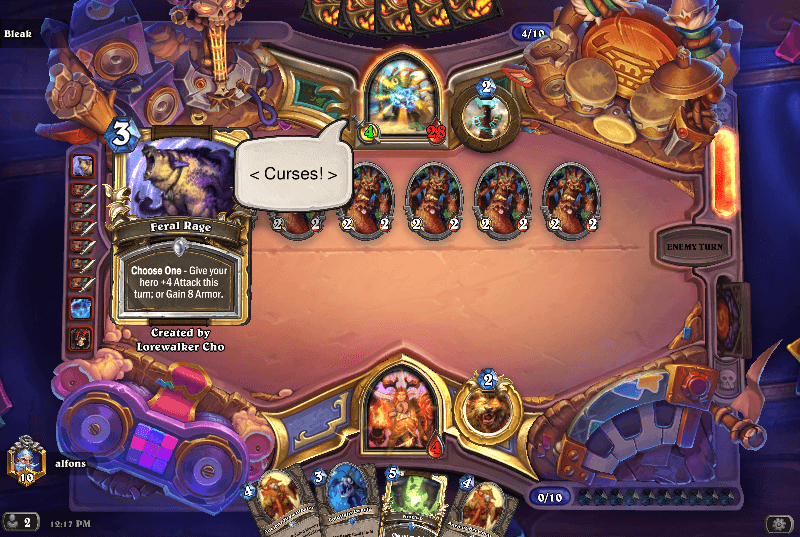Open the game menu gear icon
This screenshot has width=800, height=537.
tap(777, 523)
